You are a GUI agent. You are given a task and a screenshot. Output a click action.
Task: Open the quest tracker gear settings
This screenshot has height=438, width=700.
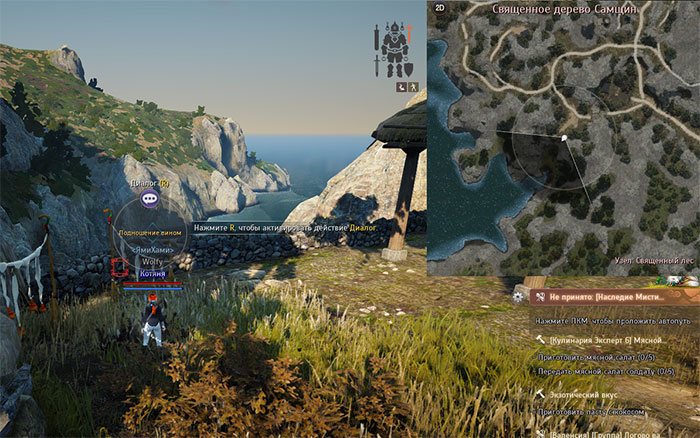[517, 296]
